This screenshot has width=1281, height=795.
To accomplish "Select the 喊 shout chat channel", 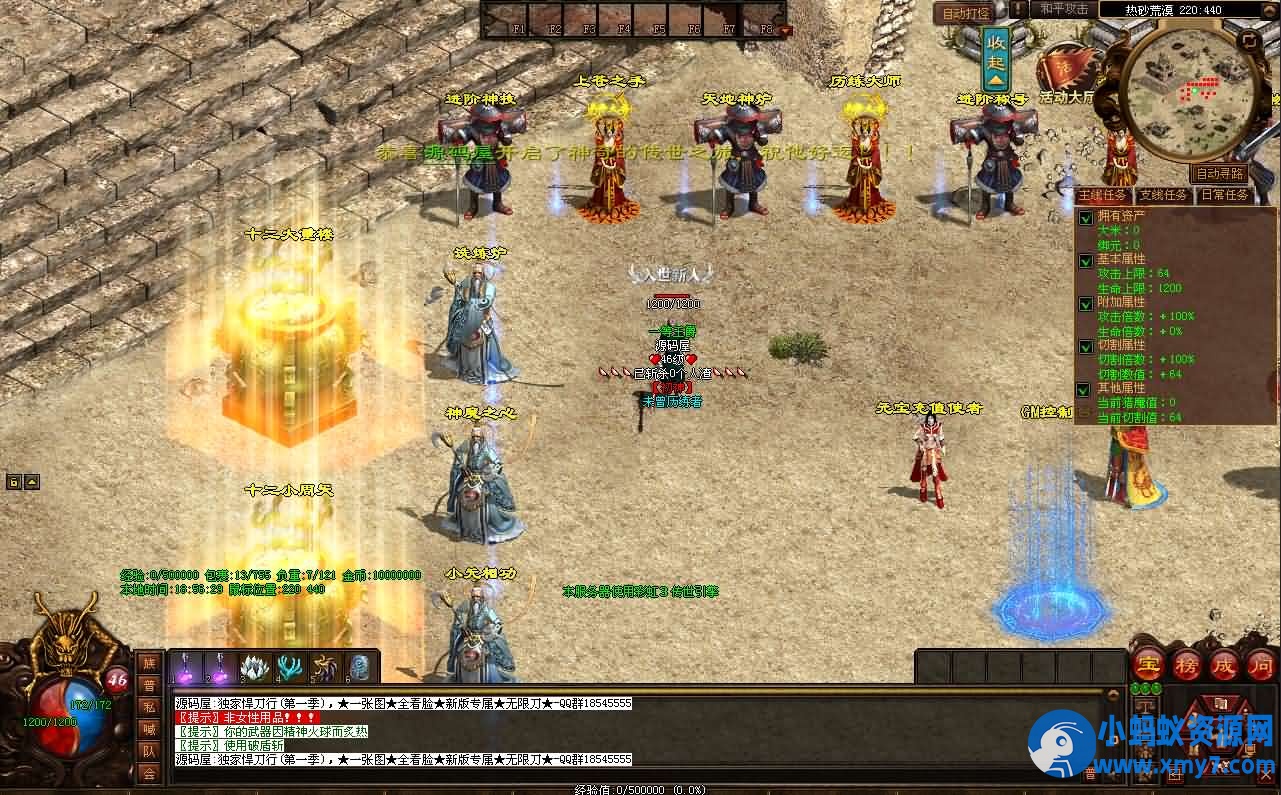I will [149, 728].
